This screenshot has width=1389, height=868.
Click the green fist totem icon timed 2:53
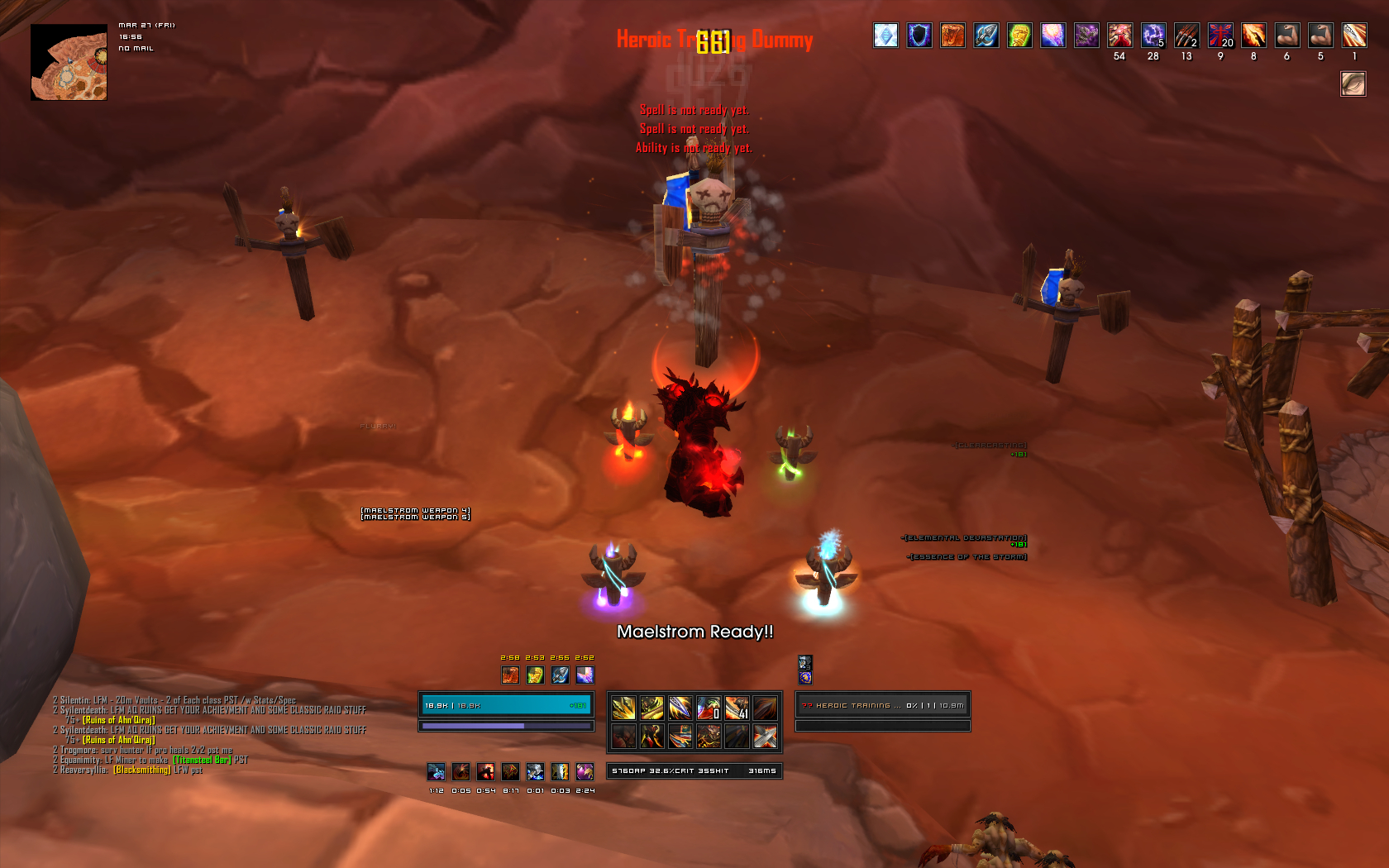point(535,675)
